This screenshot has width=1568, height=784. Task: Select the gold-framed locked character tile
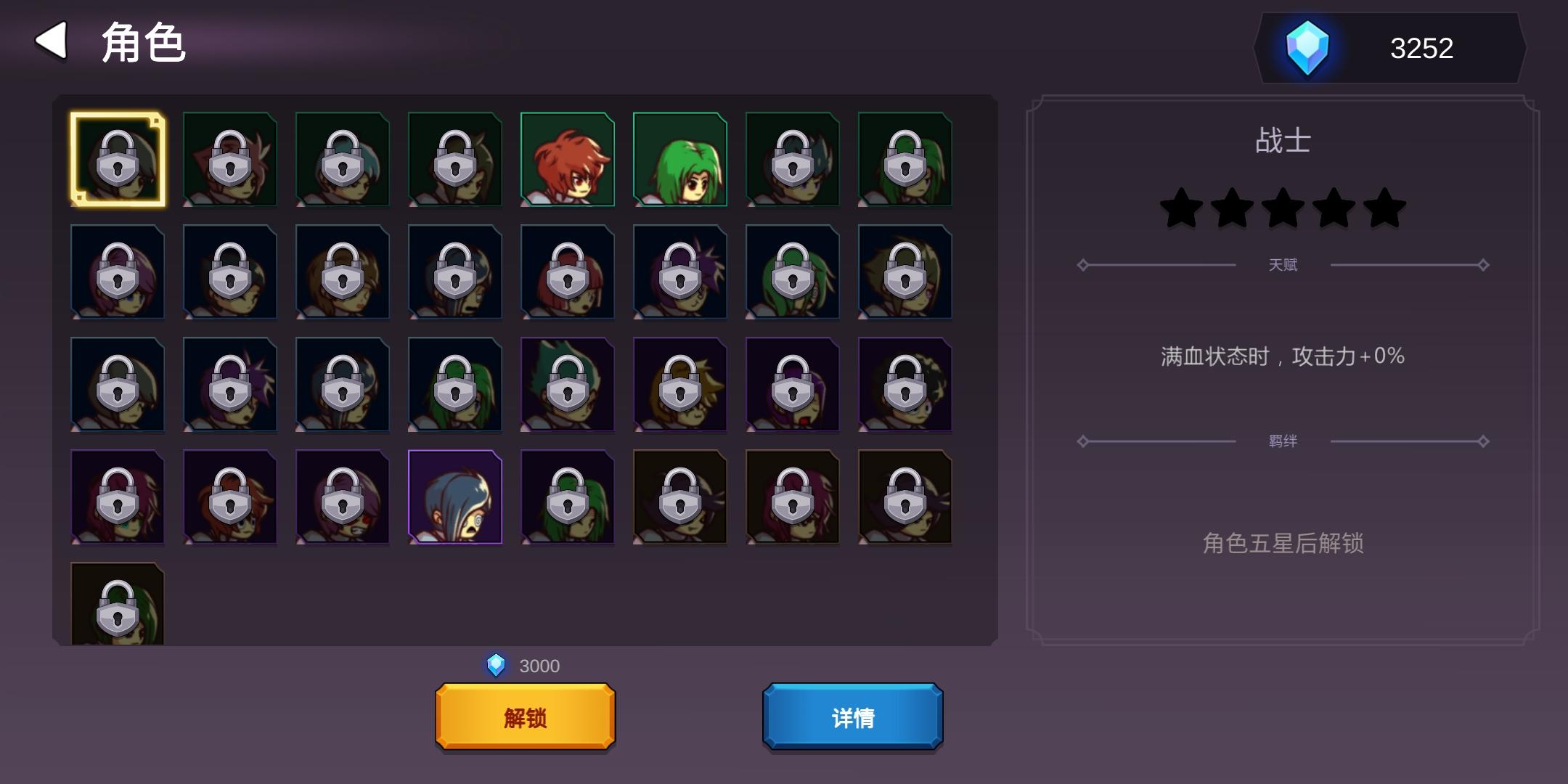click(118, 160)
